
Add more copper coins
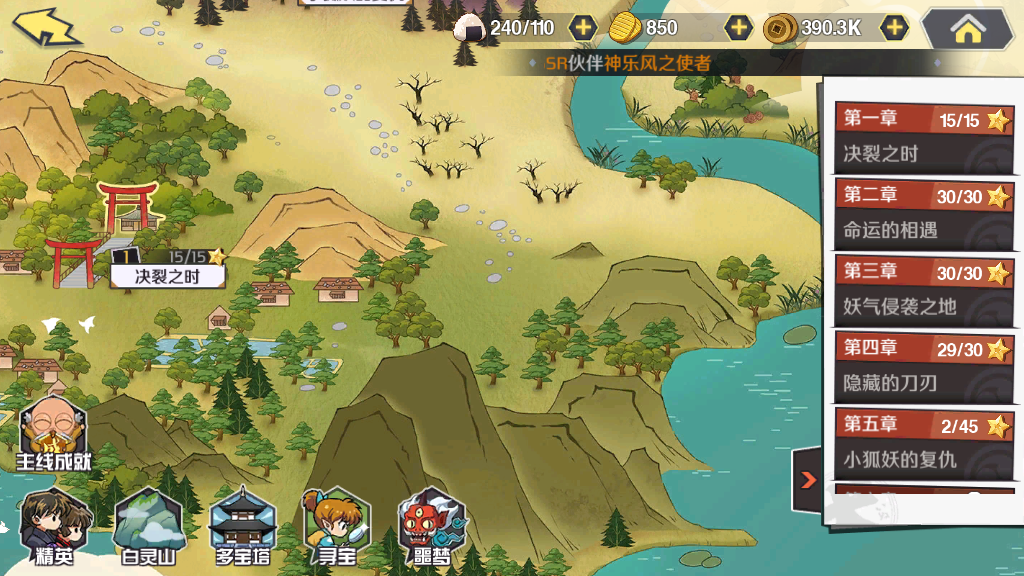(894, 28)
